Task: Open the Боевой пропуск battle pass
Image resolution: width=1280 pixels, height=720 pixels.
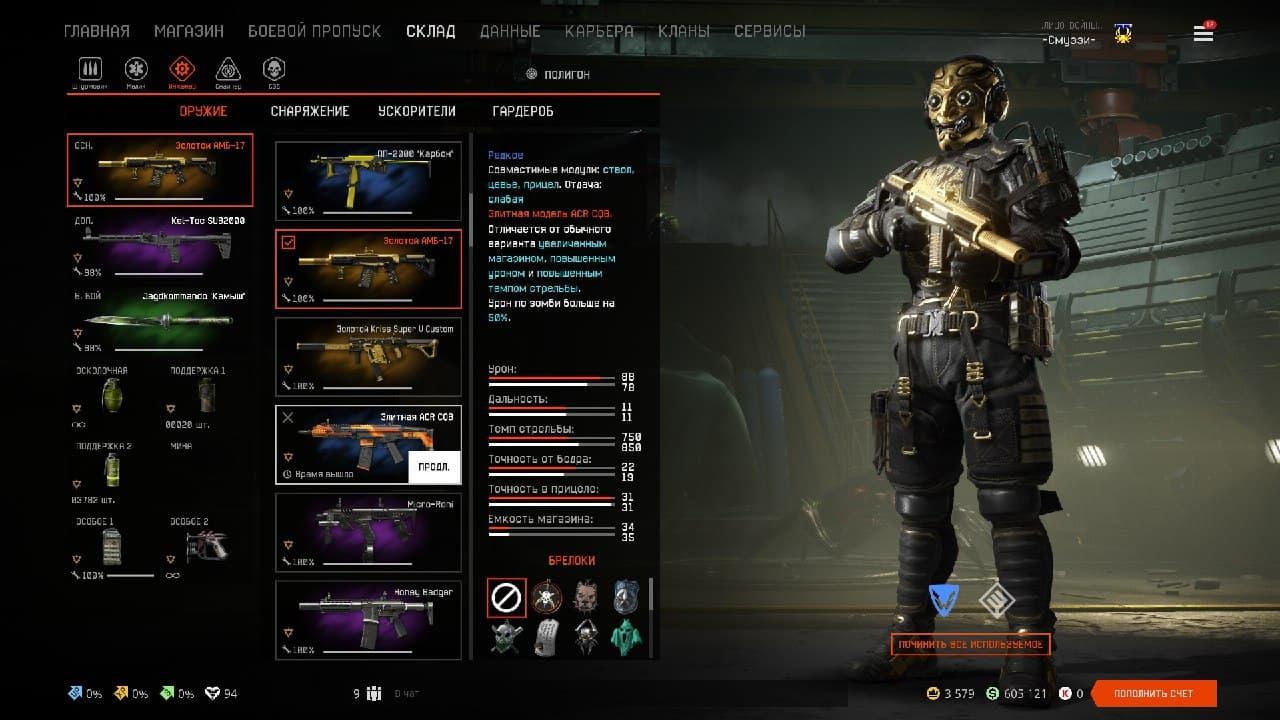Action: (x=314, y=31)
